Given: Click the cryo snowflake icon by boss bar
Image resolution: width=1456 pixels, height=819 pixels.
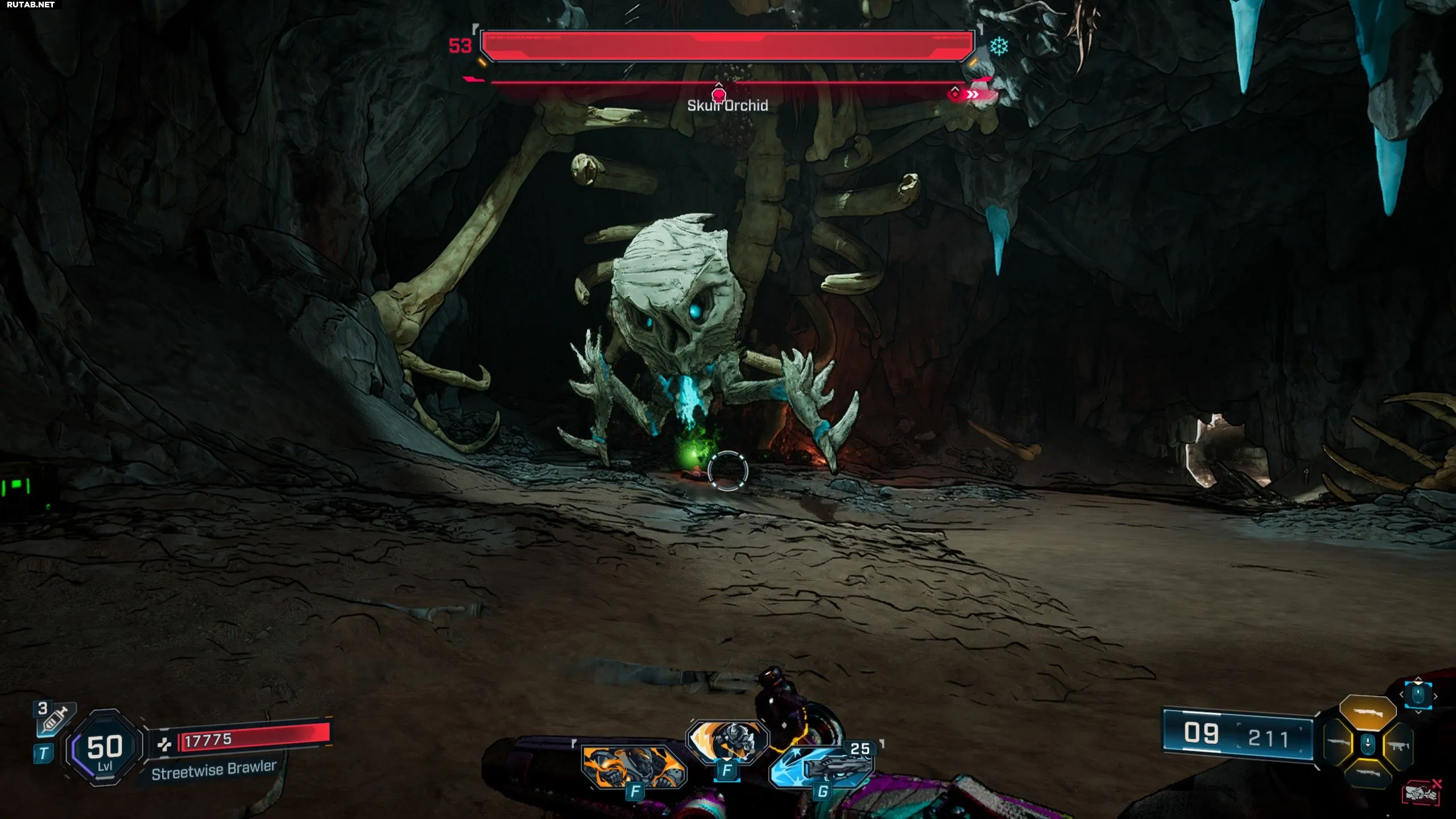Looking at the screenshot, I should click(999, 47).
